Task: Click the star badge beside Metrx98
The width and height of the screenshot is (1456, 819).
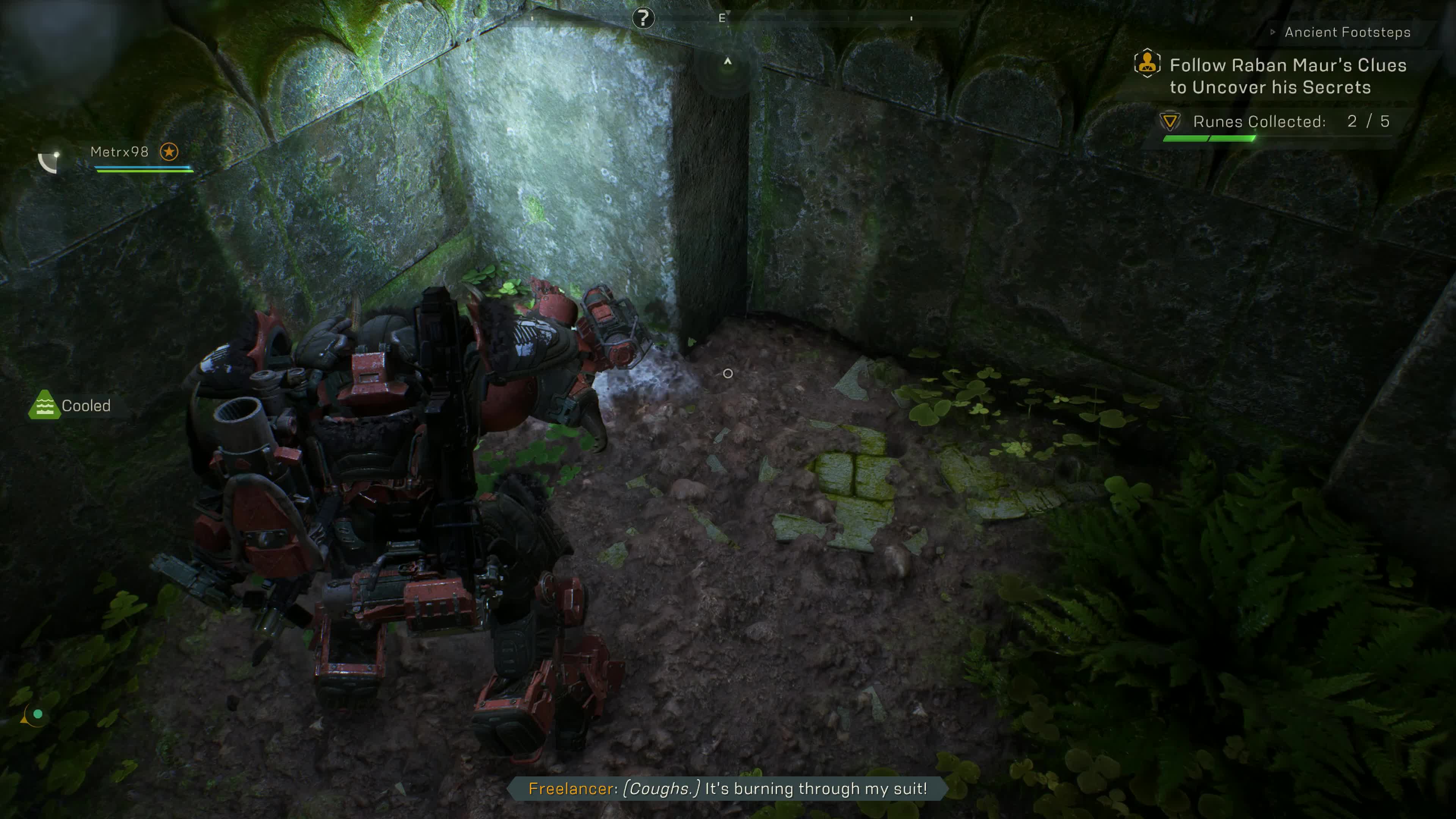Action: (169, 152)
